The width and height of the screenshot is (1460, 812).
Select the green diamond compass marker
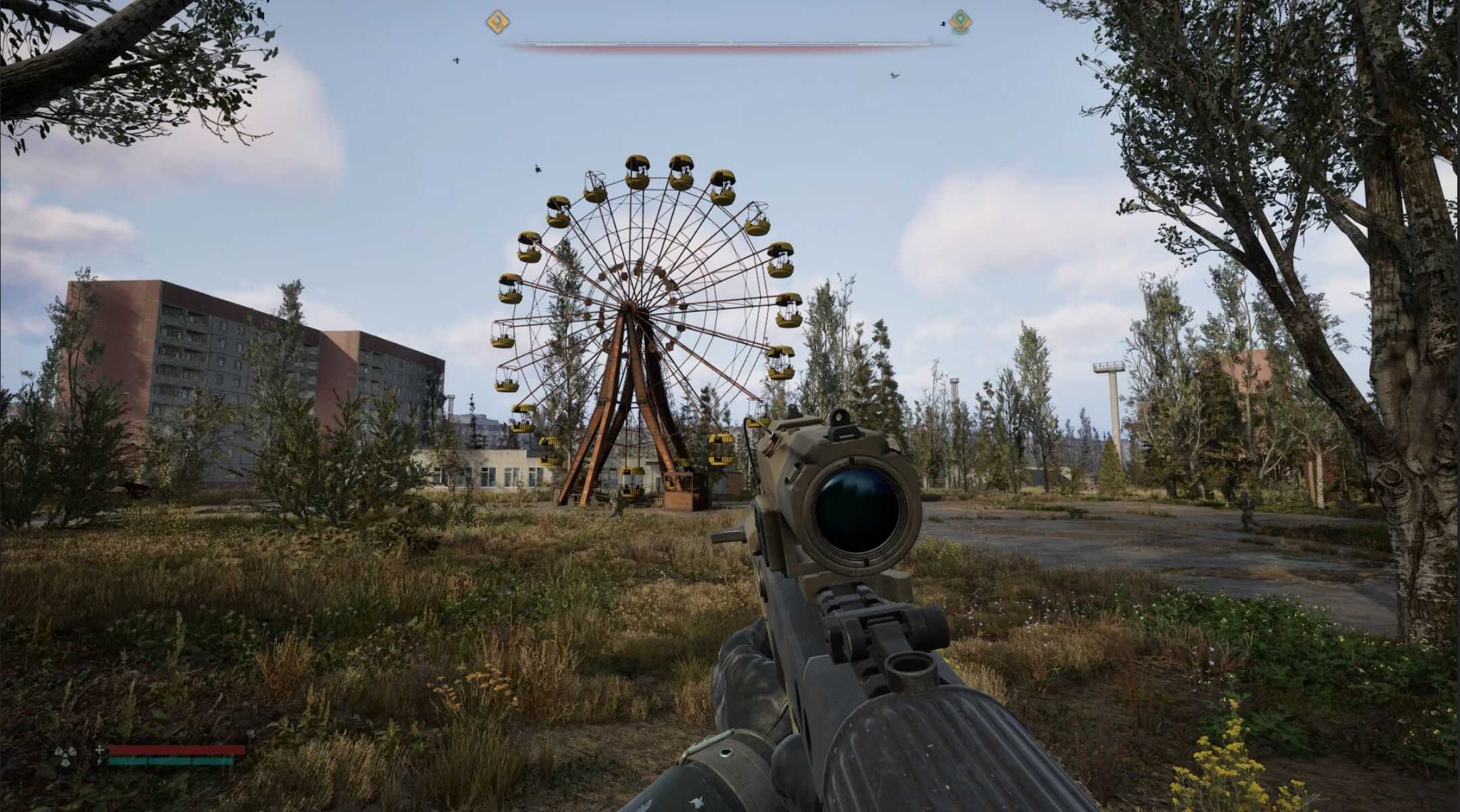pyautogui.click(x=958, y=22)
